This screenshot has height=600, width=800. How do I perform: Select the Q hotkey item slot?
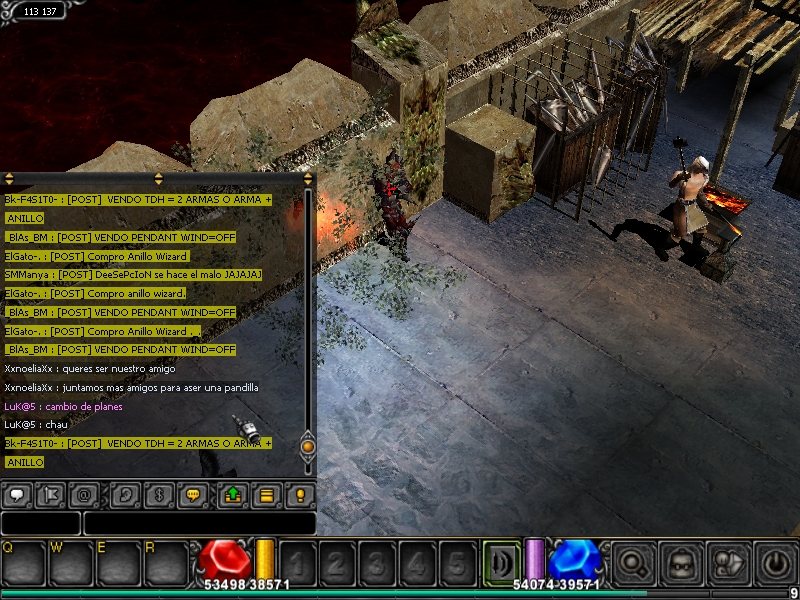click(x=24, y=562)
